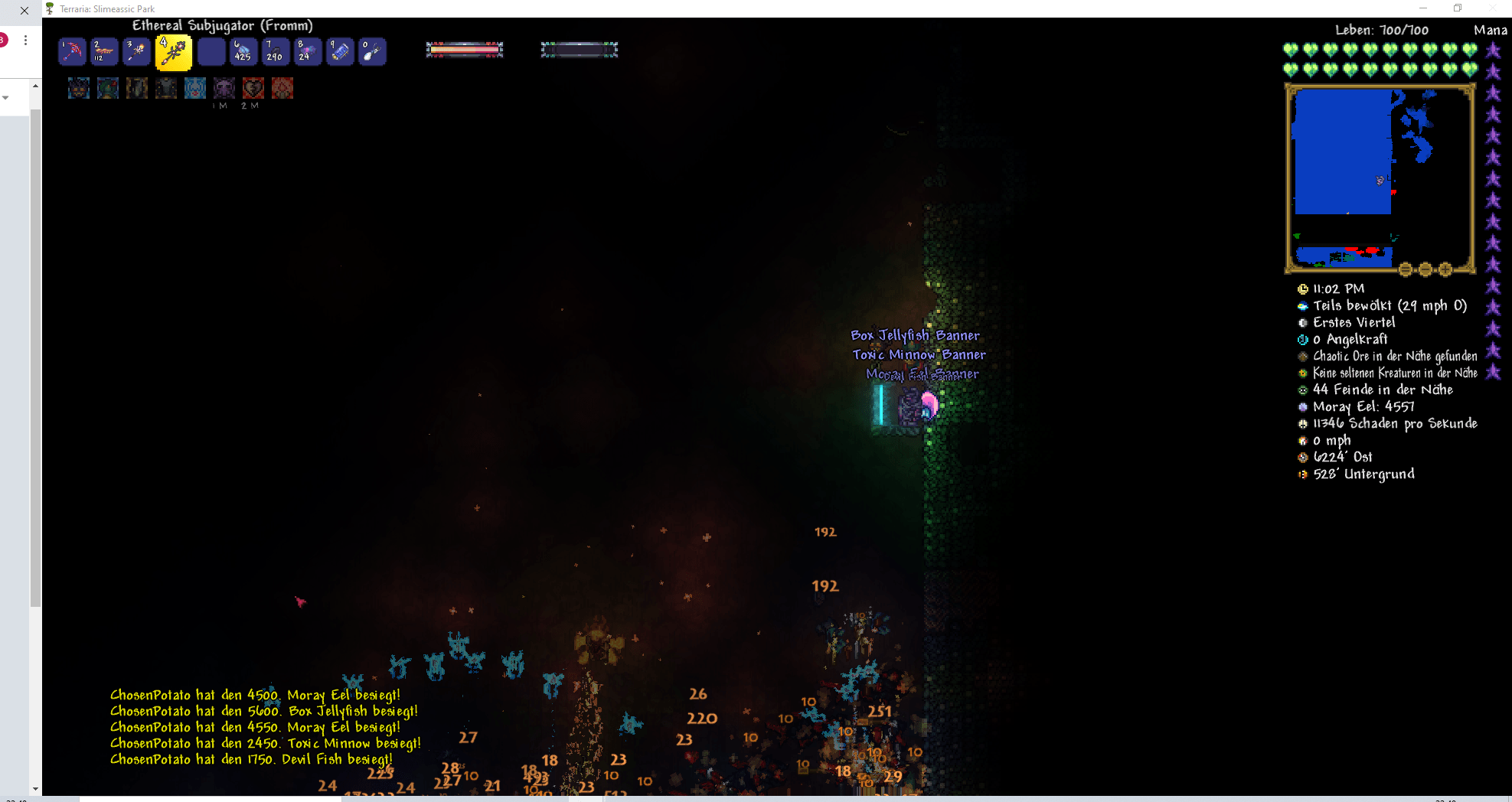Screen dimensions: 1512x802
Task: Click the weather icon beside Teils bewölkt
Action: pos(1303,305)
